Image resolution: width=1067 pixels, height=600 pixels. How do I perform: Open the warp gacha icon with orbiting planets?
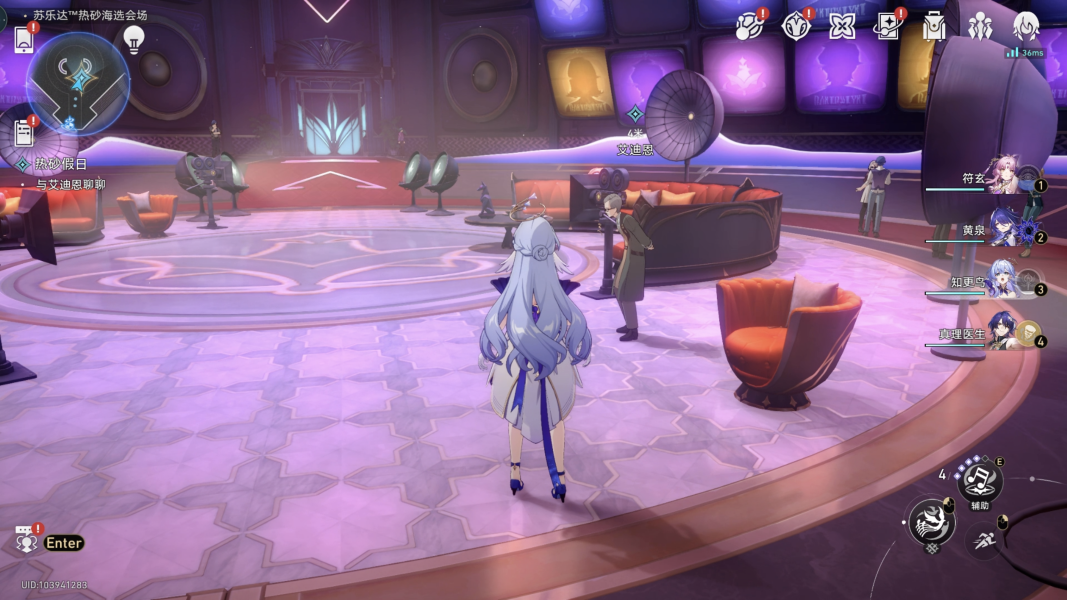(748, 25)
